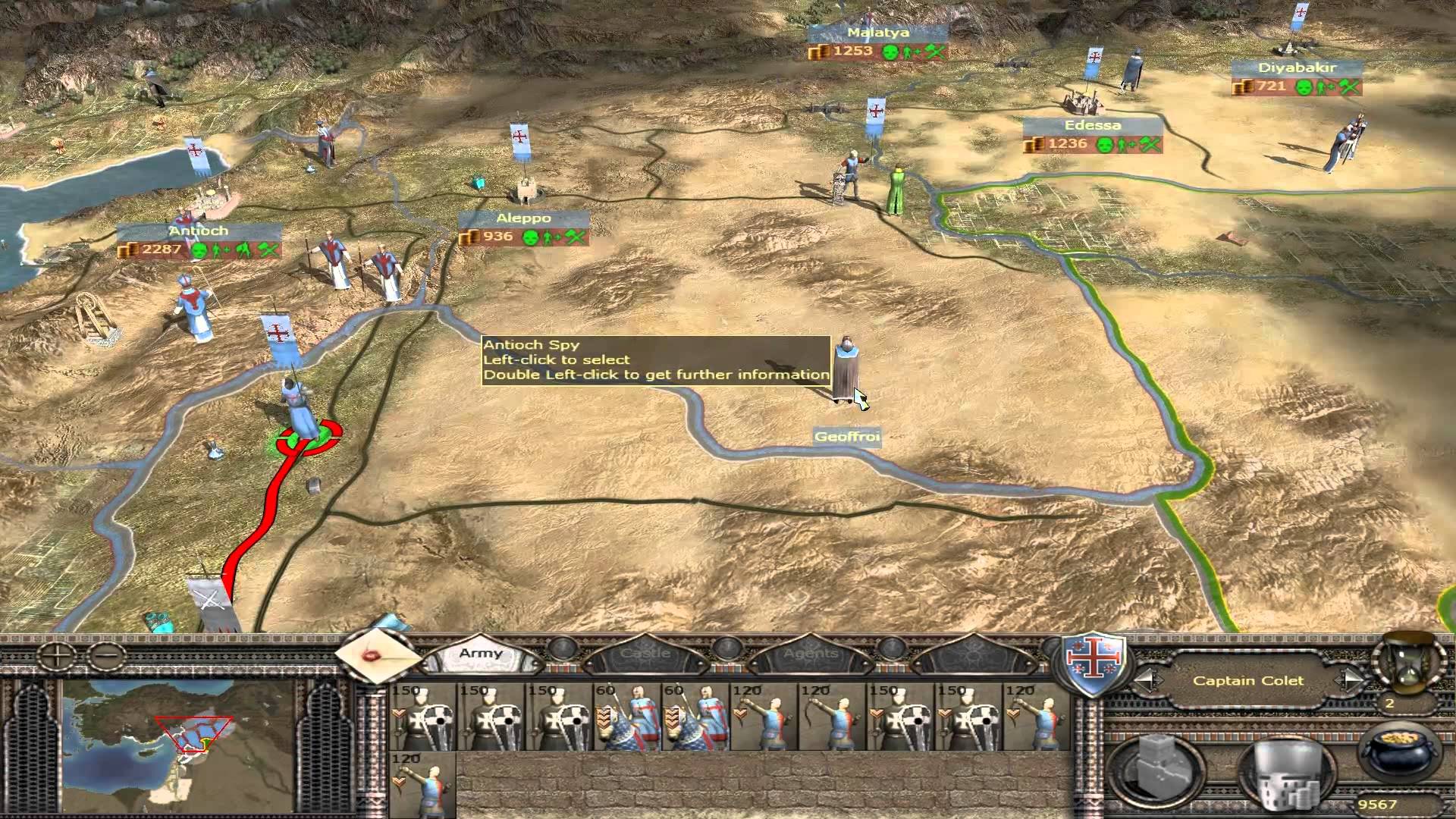1456x819 pixels.
Task: Switch to the Castle tab
Action: point(645,653)
